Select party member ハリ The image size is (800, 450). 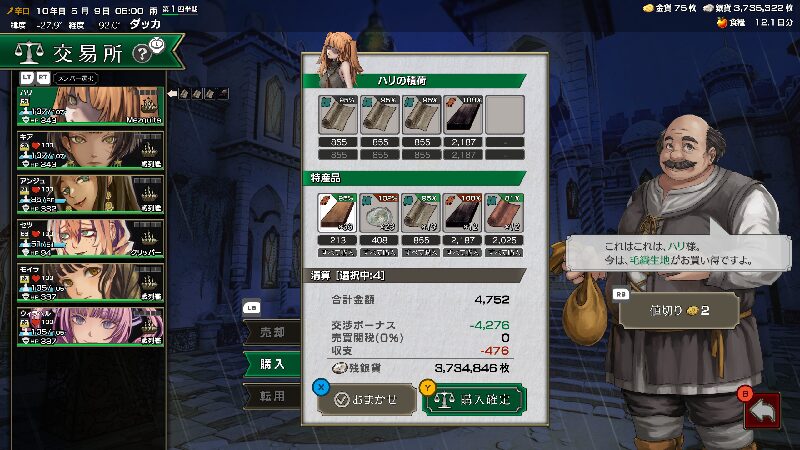click(x=90, y=106)
